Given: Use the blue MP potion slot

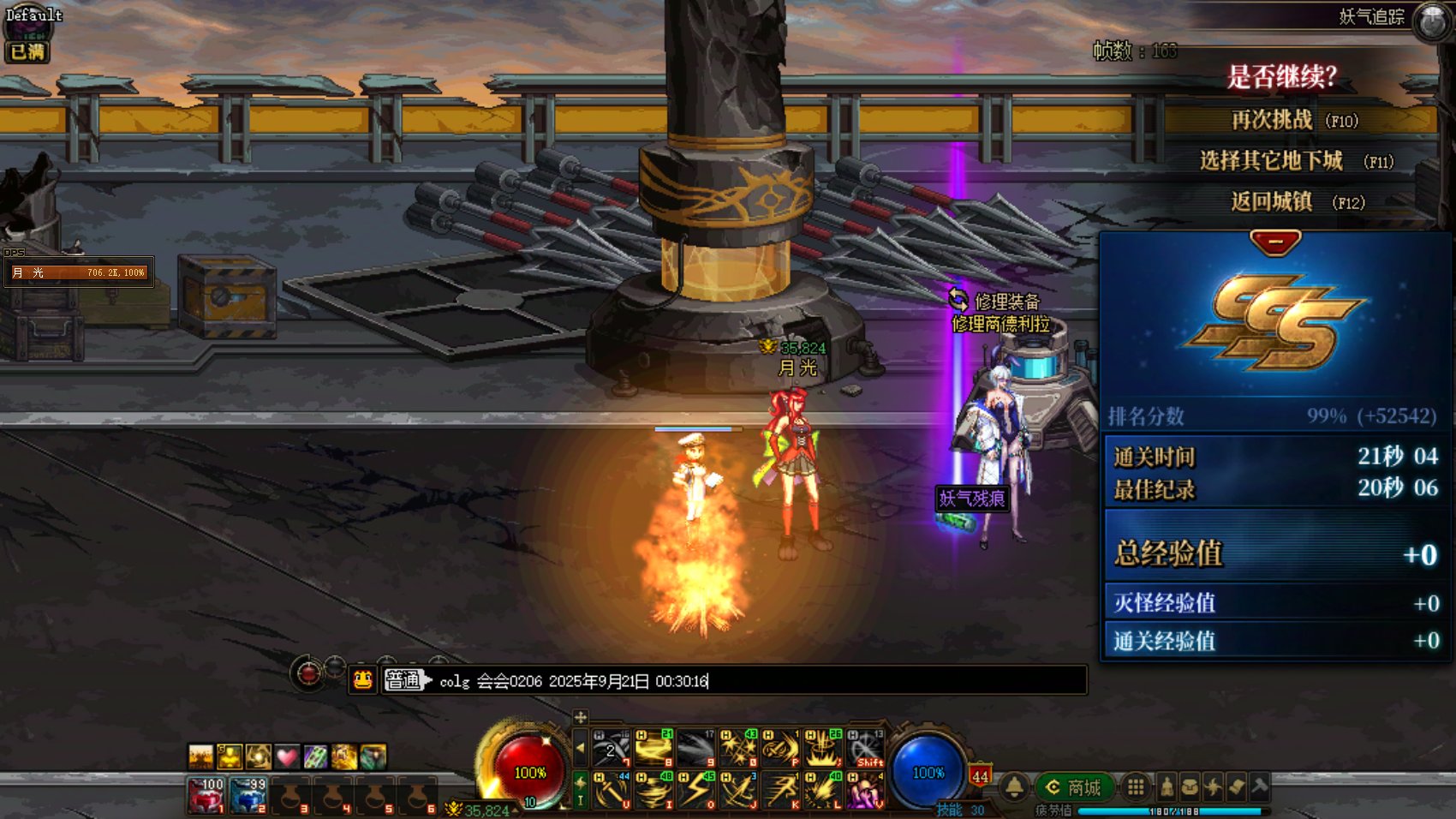Looking at the screenshot, I should [x=248, y=795].
